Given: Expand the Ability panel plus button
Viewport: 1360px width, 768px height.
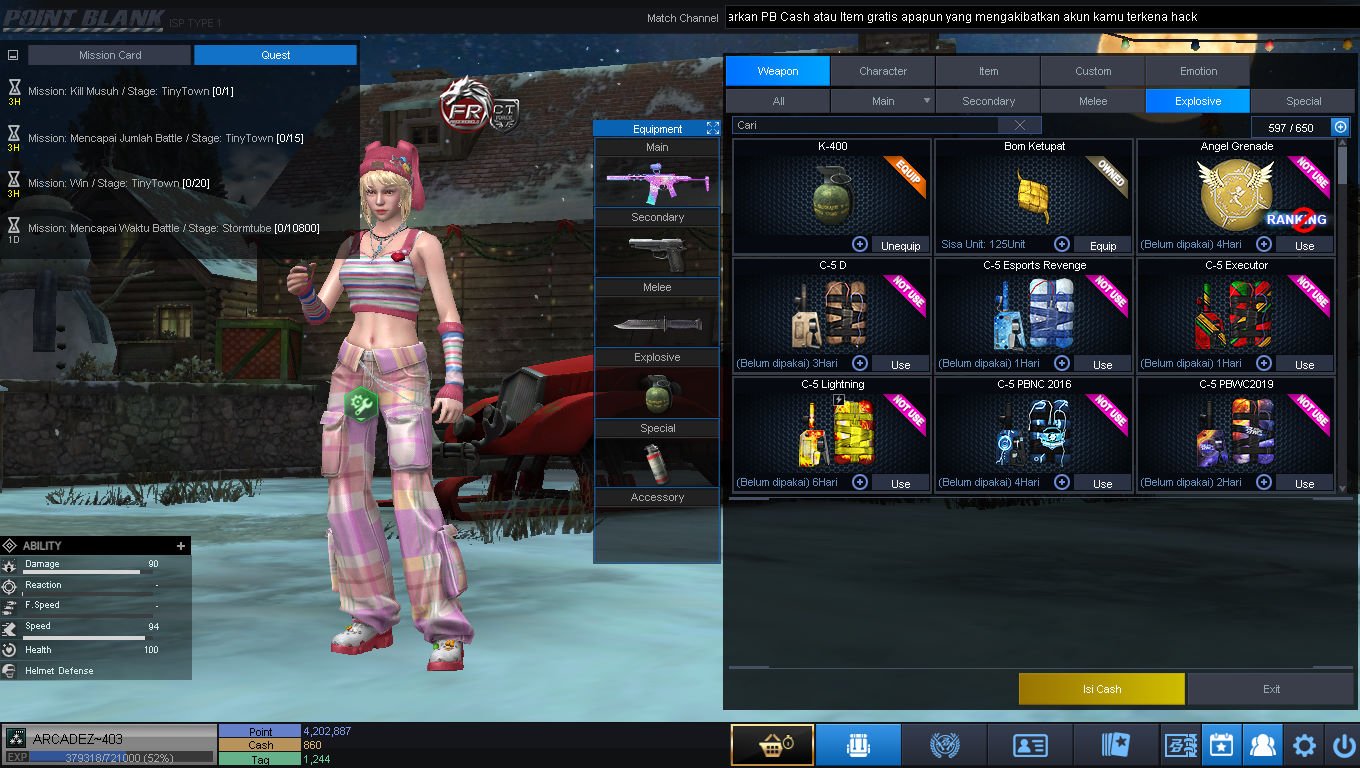Looking at the screenshot, I should [181, 546].
